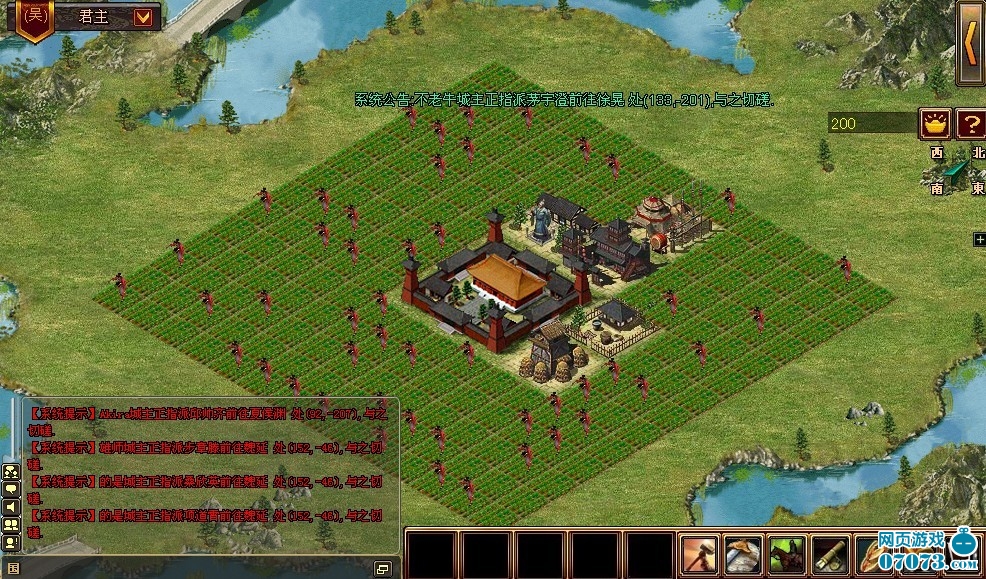This screenshot has width=986, height=579.
Task: Click the 国 chat channel button
Action: click(12, 568)
